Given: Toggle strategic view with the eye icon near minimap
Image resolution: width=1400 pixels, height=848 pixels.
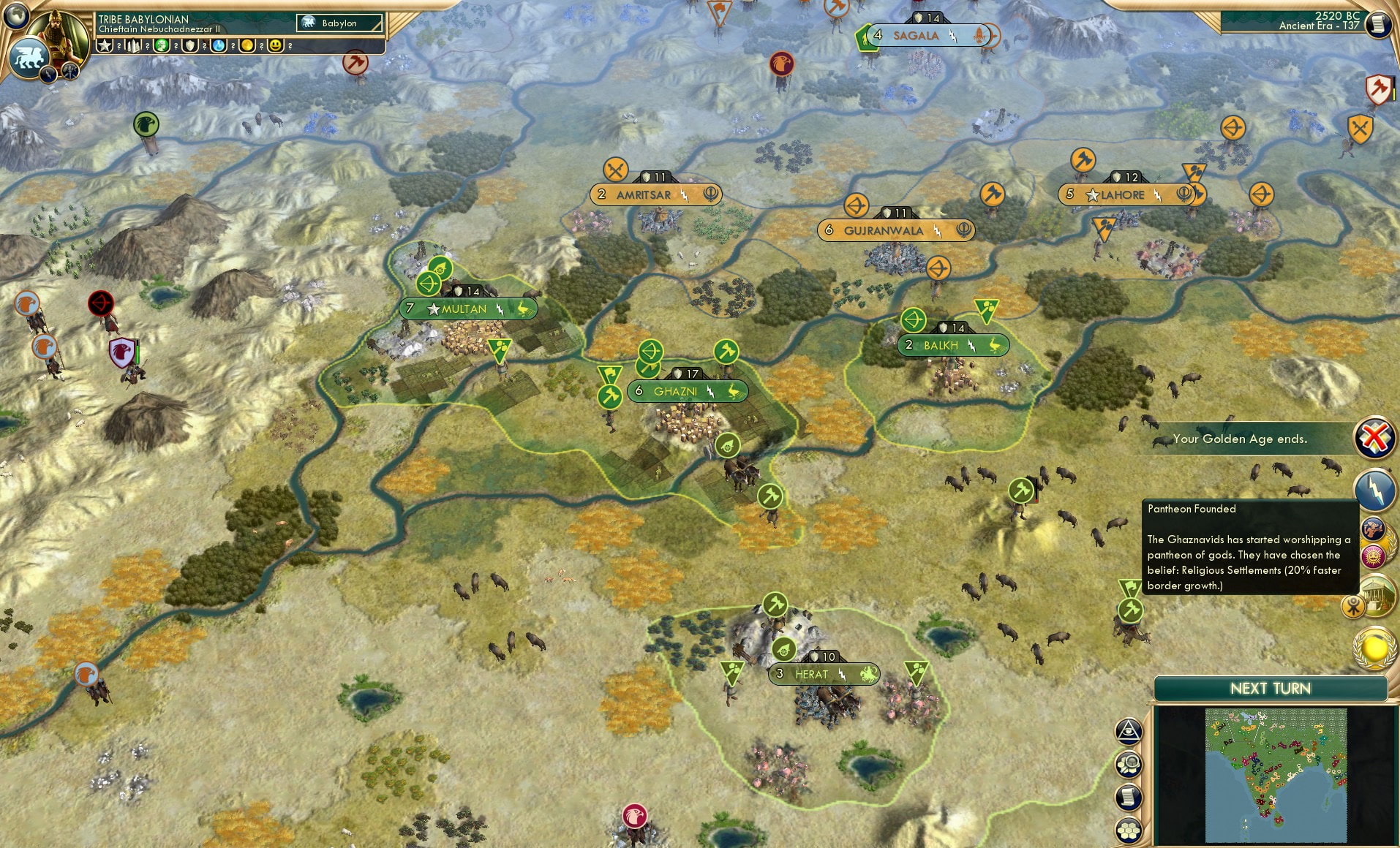Looking at the screenshot, I should coord(1128,730).
